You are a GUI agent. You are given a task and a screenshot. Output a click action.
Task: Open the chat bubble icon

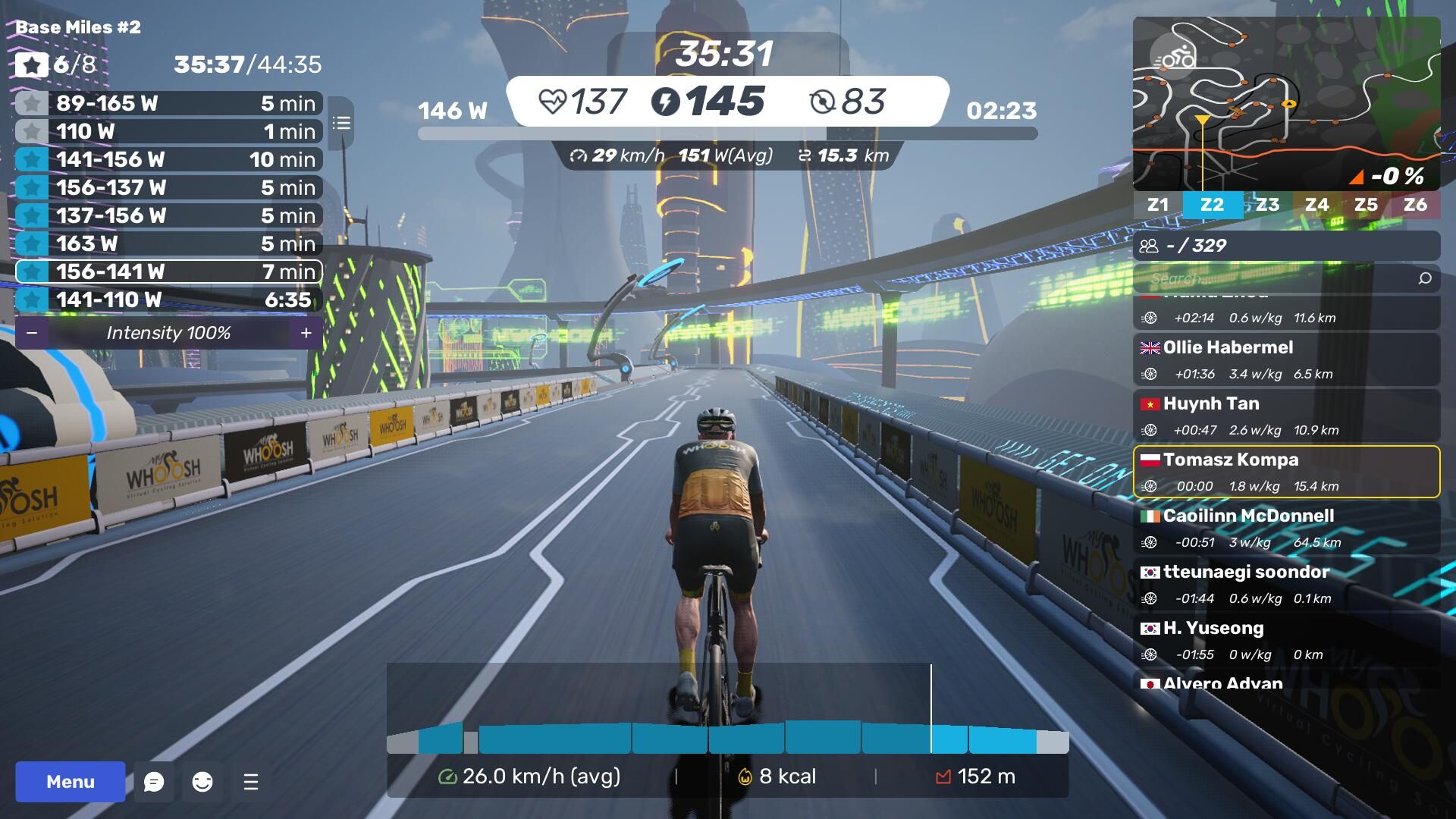154,782
